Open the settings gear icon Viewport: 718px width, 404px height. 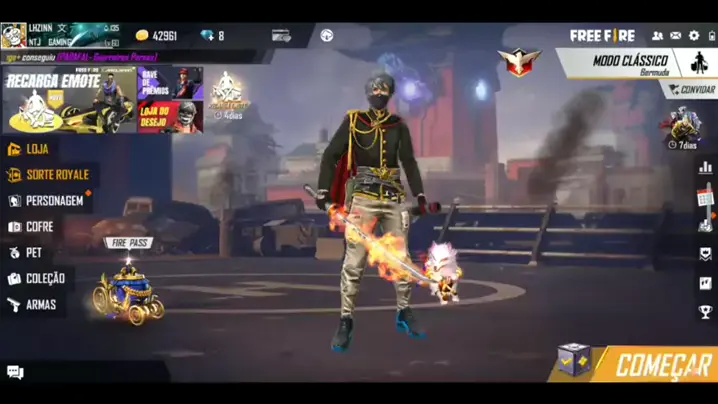(694, 36)
